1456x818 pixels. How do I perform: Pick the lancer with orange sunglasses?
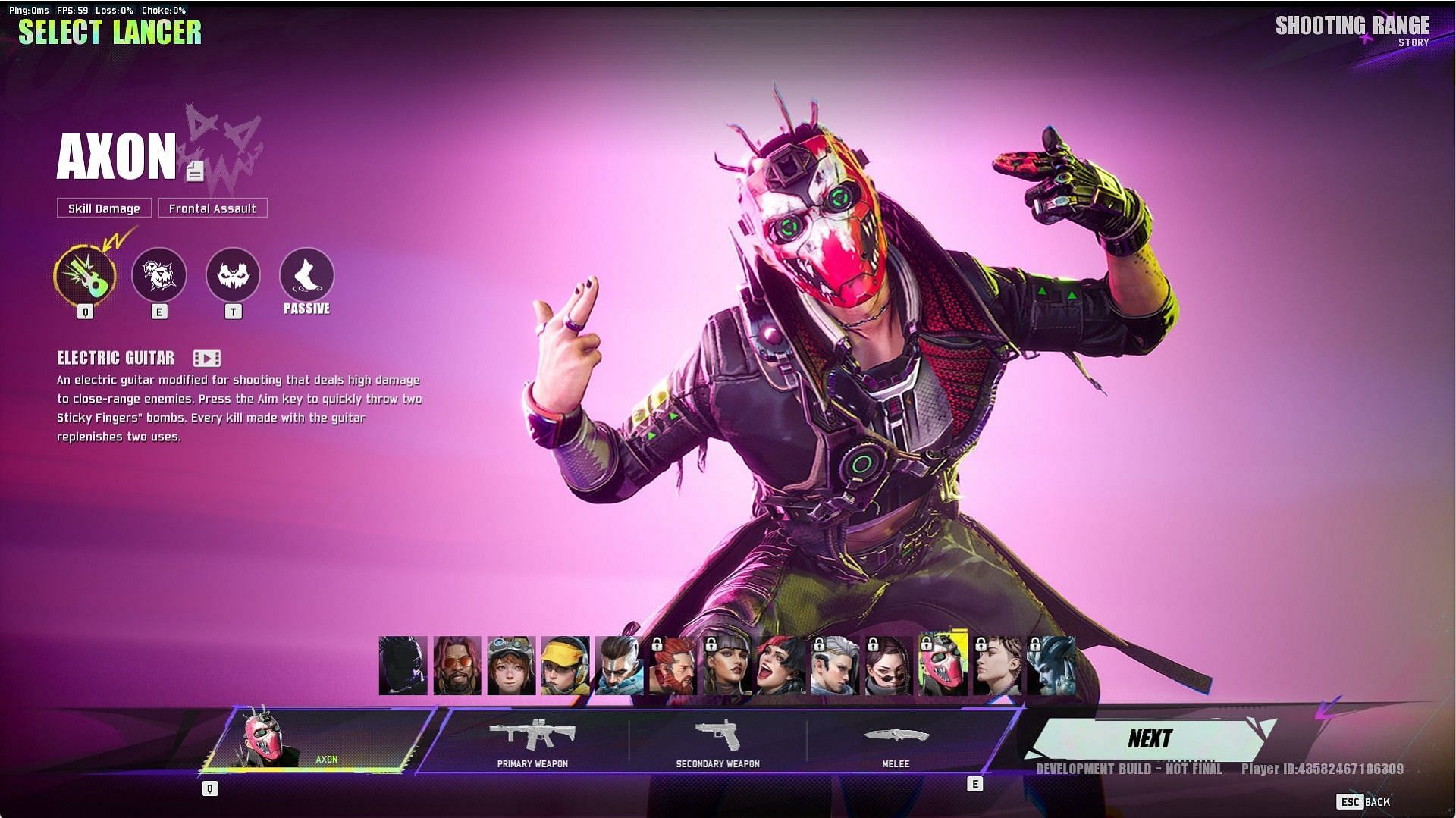coord(457,666)
